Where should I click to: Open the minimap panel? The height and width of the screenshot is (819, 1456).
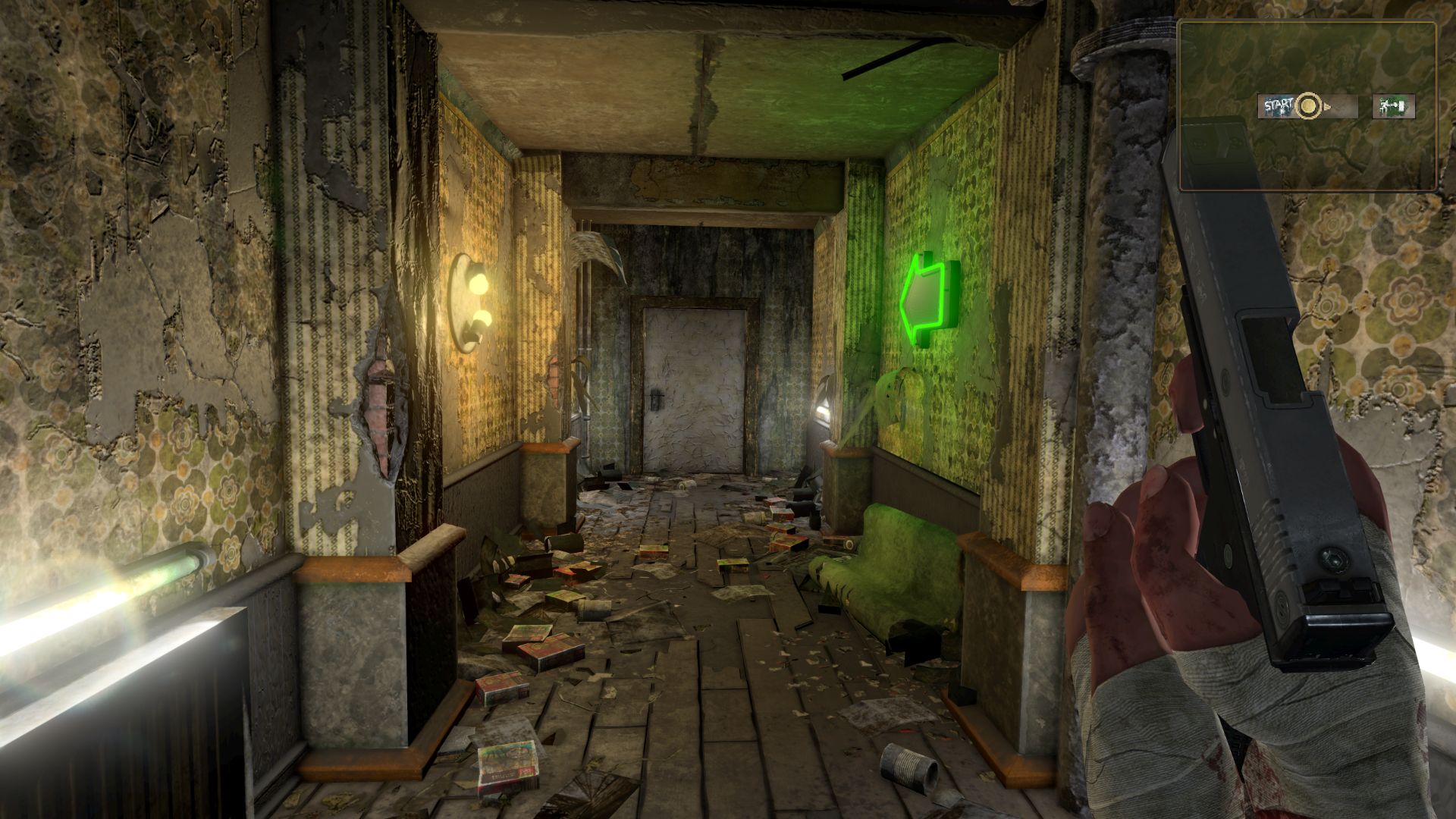pos(1307,105)
